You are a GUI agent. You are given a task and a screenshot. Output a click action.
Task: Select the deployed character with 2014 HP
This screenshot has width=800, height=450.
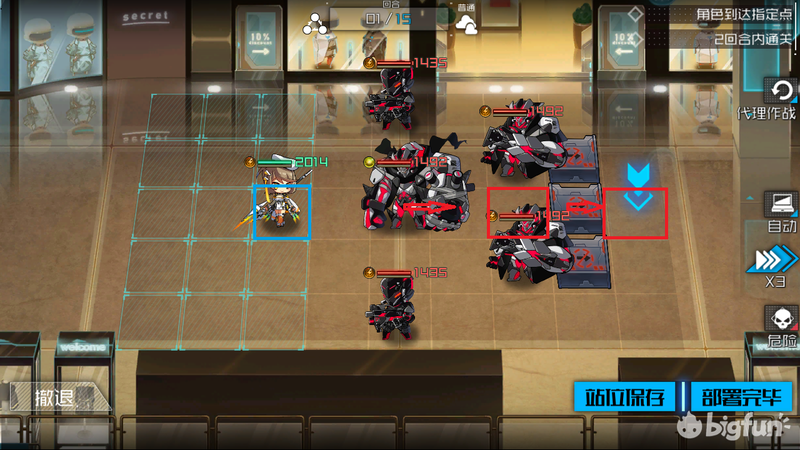pos(281,209)
